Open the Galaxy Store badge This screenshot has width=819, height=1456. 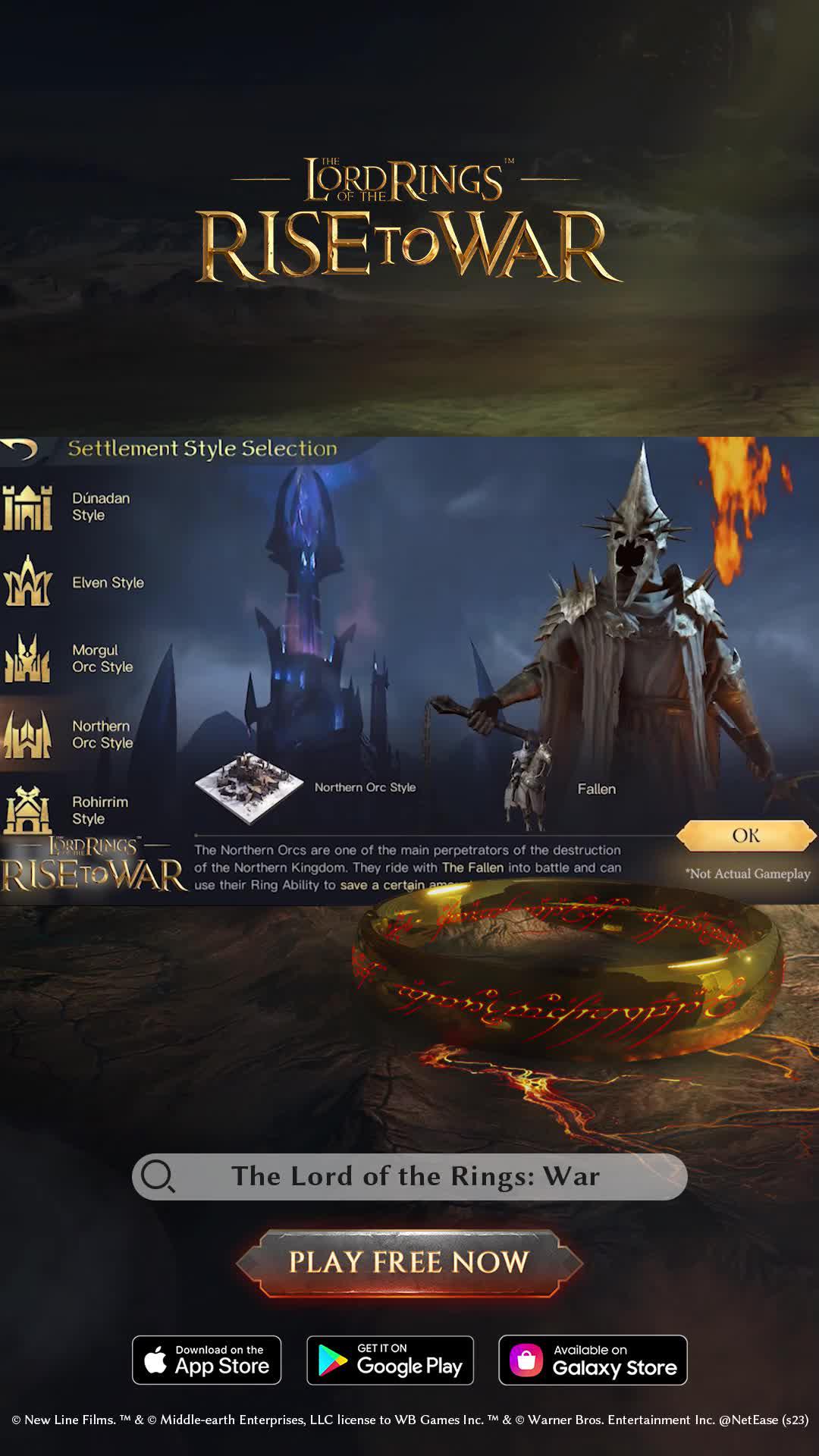pyautogui.click(x=592, y=1360)
